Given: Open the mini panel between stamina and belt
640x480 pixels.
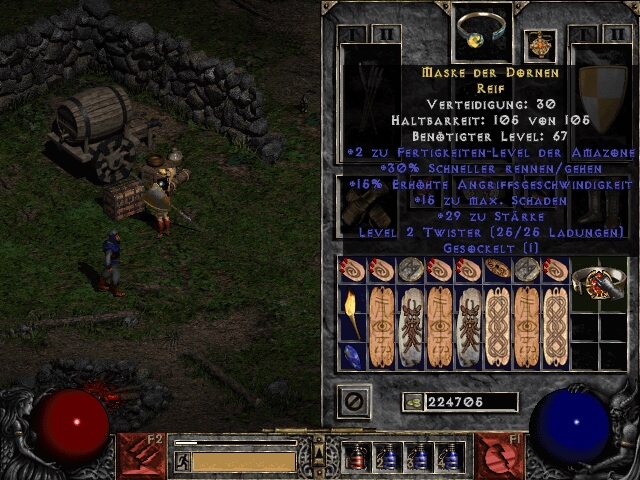Looking at the screenshot, I should 320,455.
